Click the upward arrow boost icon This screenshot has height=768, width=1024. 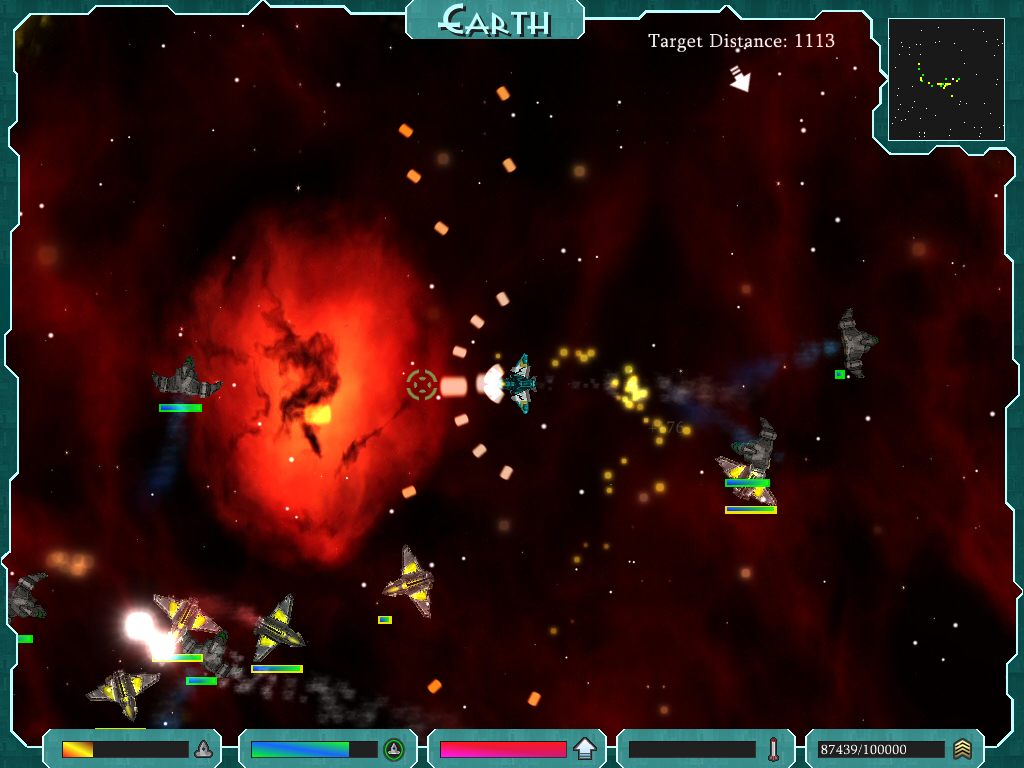[x=585, y=749]
